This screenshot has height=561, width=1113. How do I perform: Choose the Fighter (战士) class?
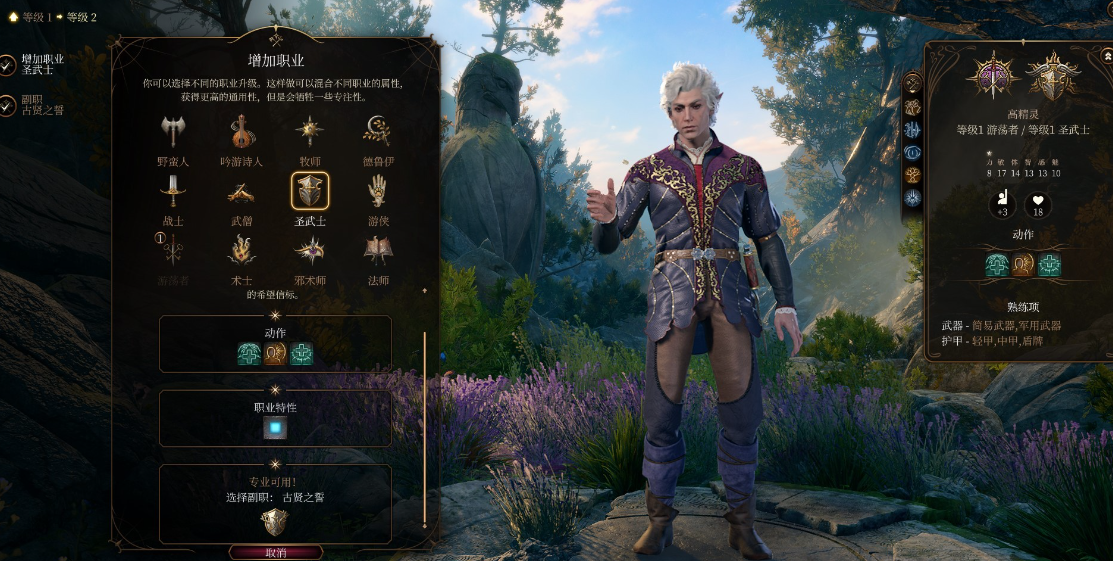point(173,191)
